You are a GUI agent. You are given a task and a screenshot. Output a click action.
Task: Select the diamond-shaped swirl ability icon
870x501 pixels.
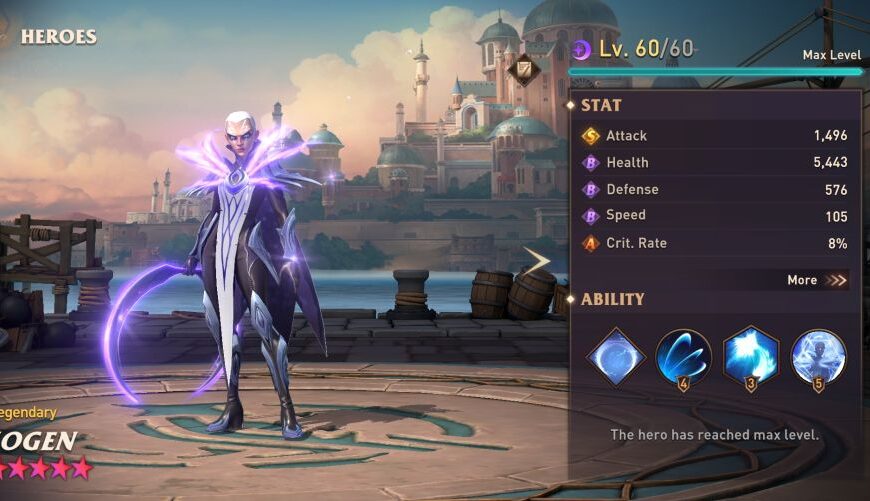click(615, 357)
